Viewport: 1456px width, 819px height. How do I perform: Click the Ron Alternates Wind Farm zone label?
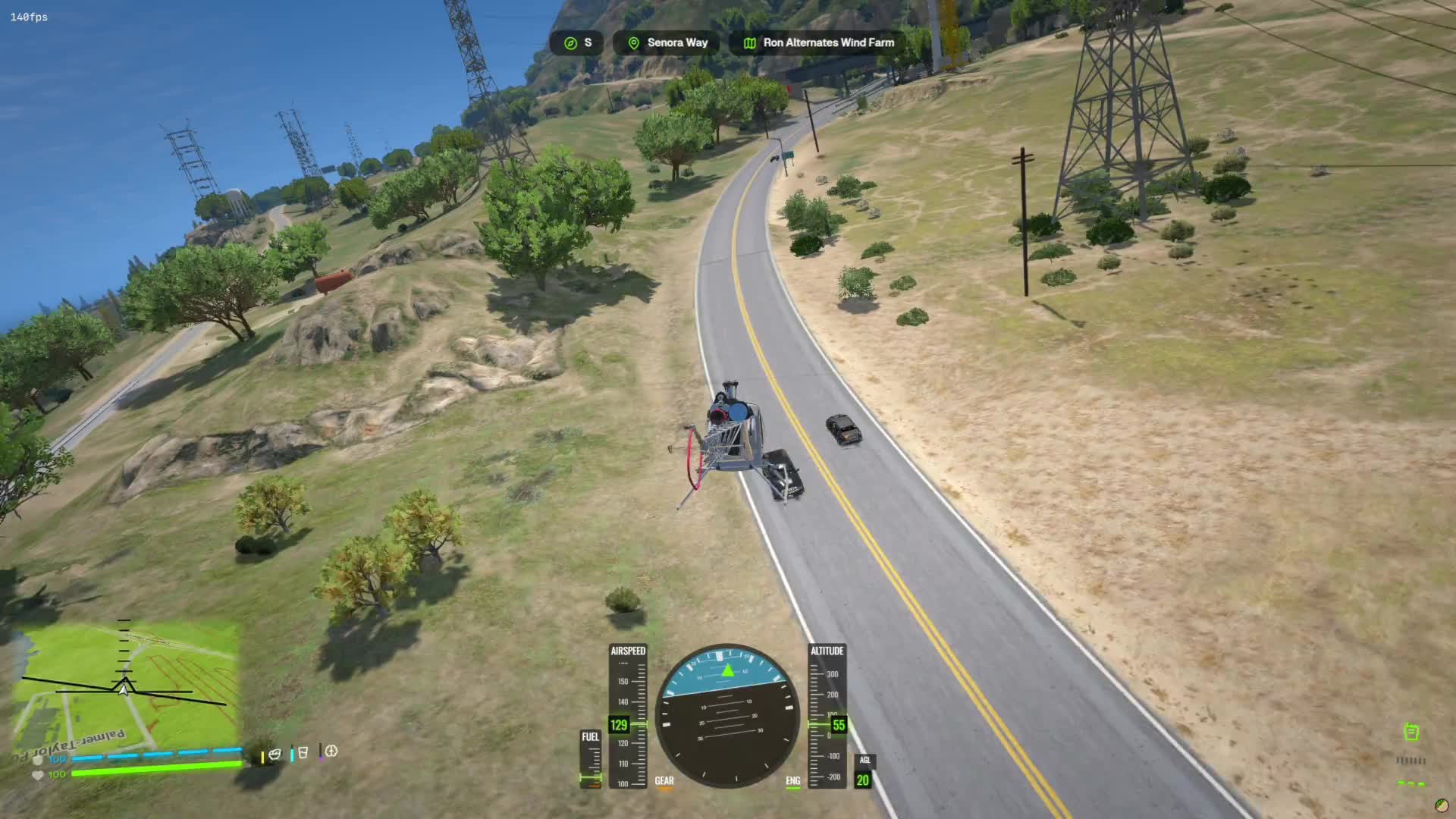tap(819, 43)
